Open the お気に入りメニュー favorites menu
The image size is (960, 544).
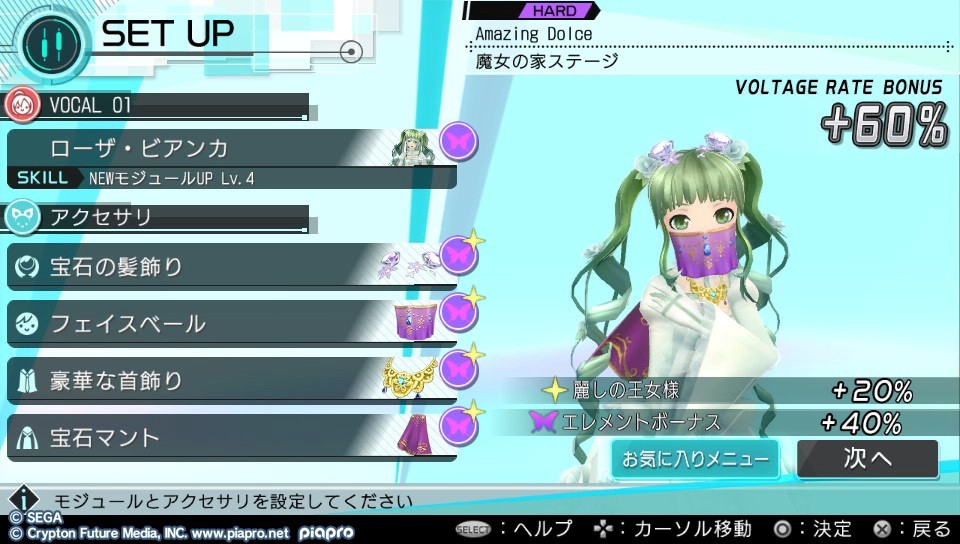click(x=695, y=459)
